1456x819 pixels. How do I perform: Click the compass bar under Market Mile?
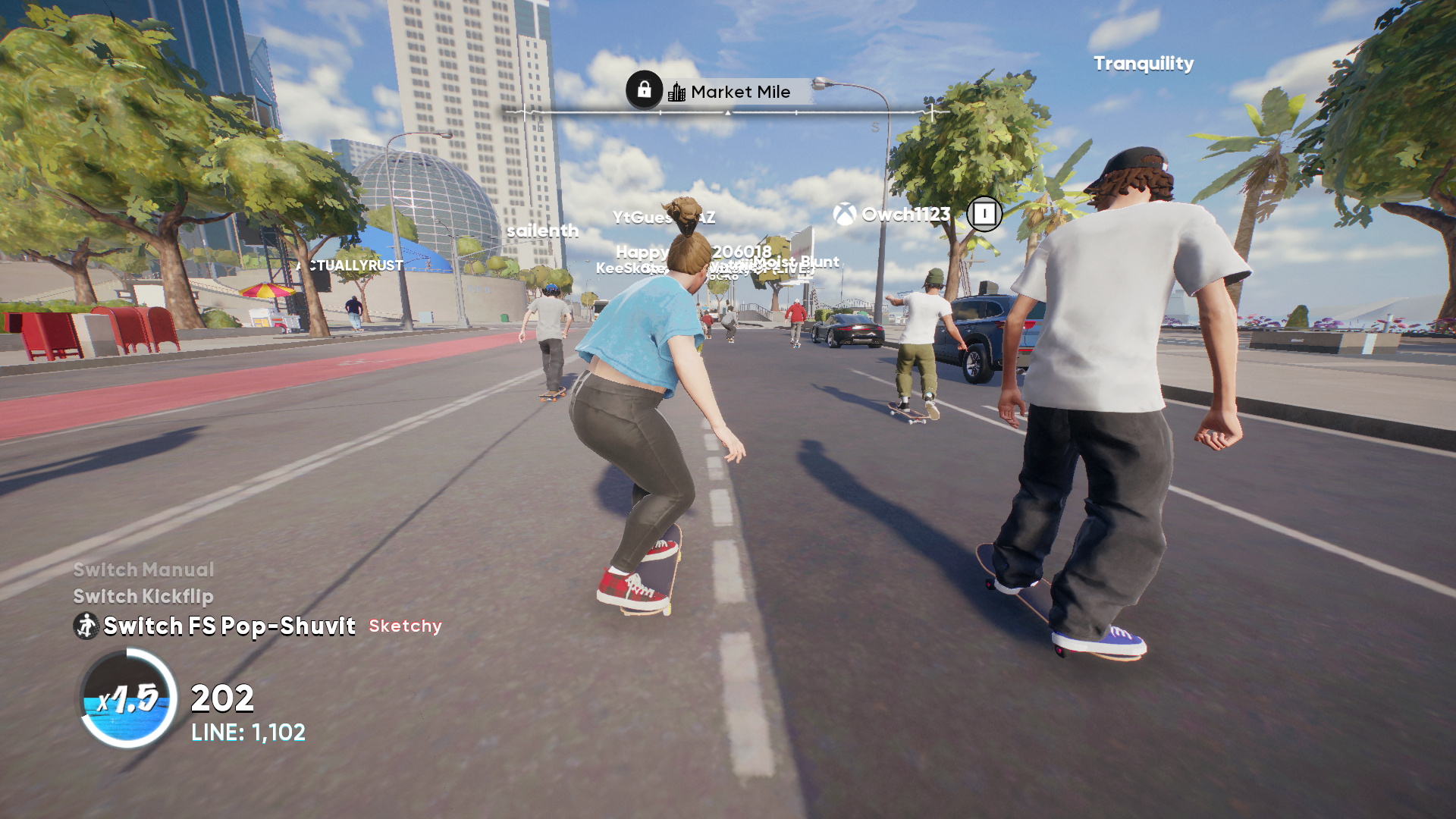[x=728, y=113]
